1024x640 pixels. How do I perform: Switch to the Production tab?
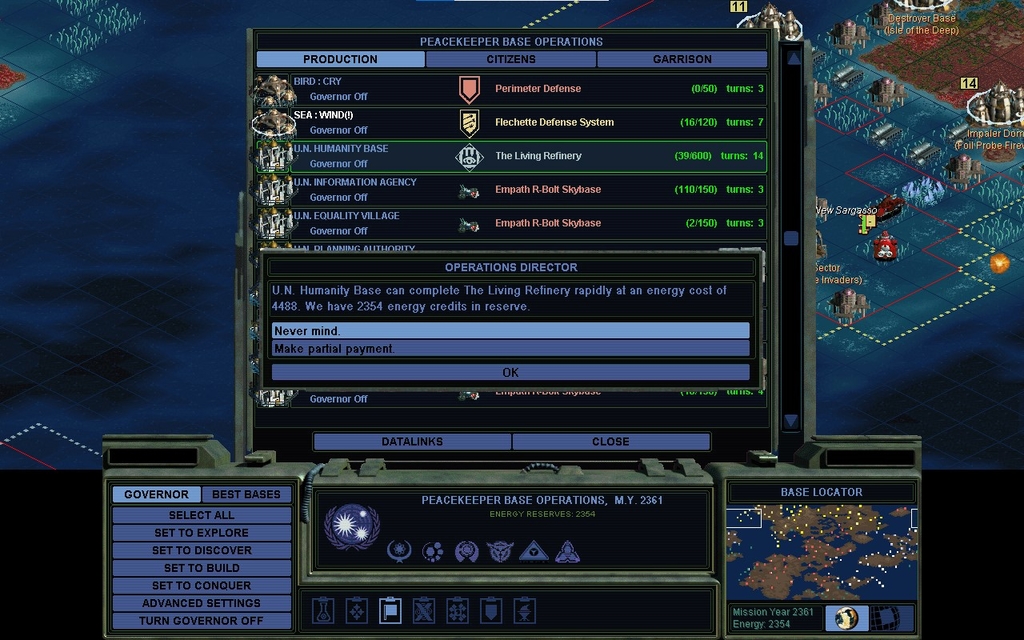340,59
